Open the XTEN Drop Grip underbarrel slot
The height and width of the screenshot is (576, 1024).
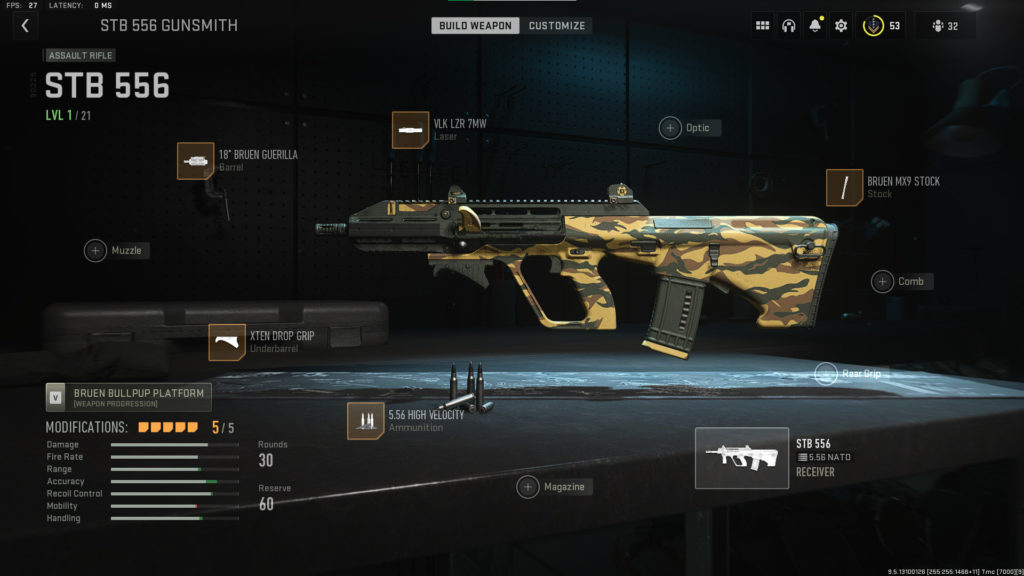(x=227, y=342)
